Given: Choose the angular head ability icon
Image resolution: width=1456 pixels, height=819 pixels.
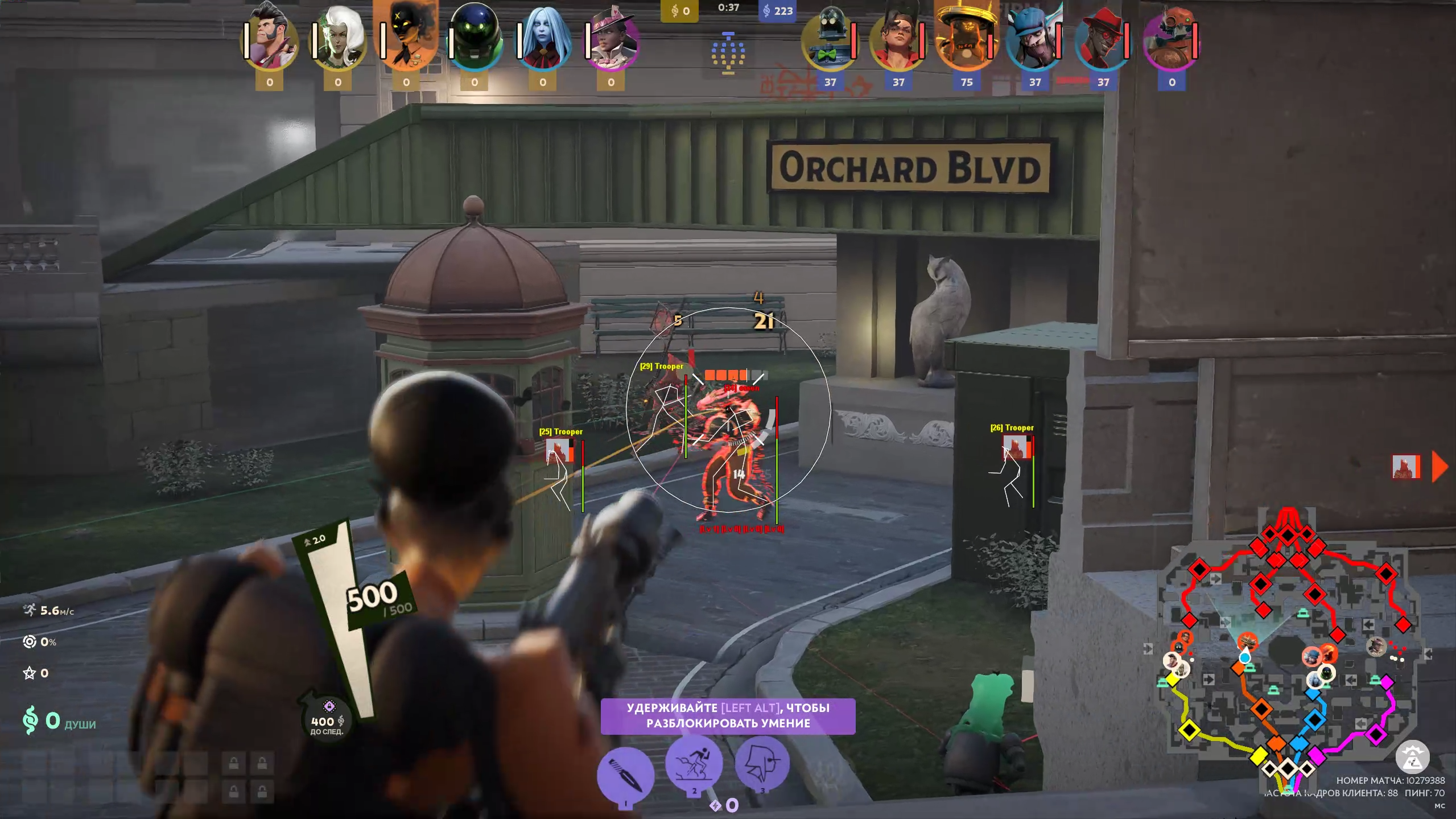Looking at the screenshot, I should pyautogui.click(x=762, y=764).
